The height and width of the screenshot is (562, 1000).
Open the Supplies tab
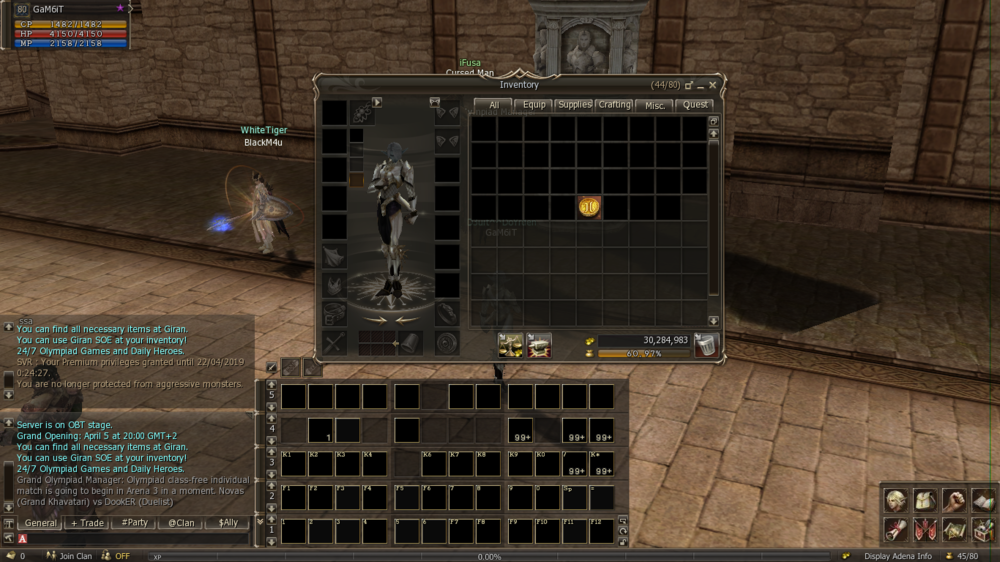(x=574, y=104)
